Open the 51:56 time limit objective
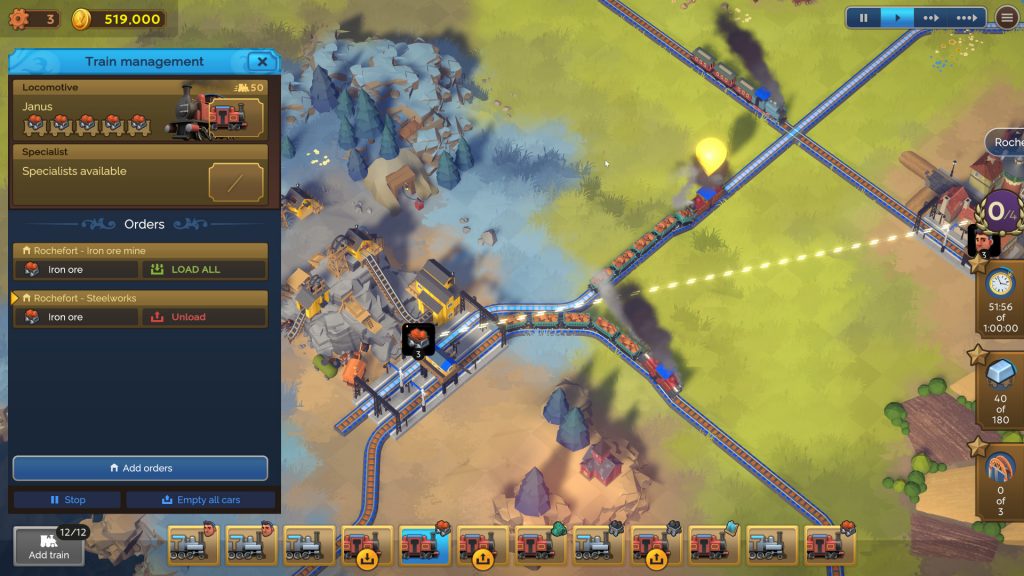The image size is (1024, 576). tap(1000, 300)
